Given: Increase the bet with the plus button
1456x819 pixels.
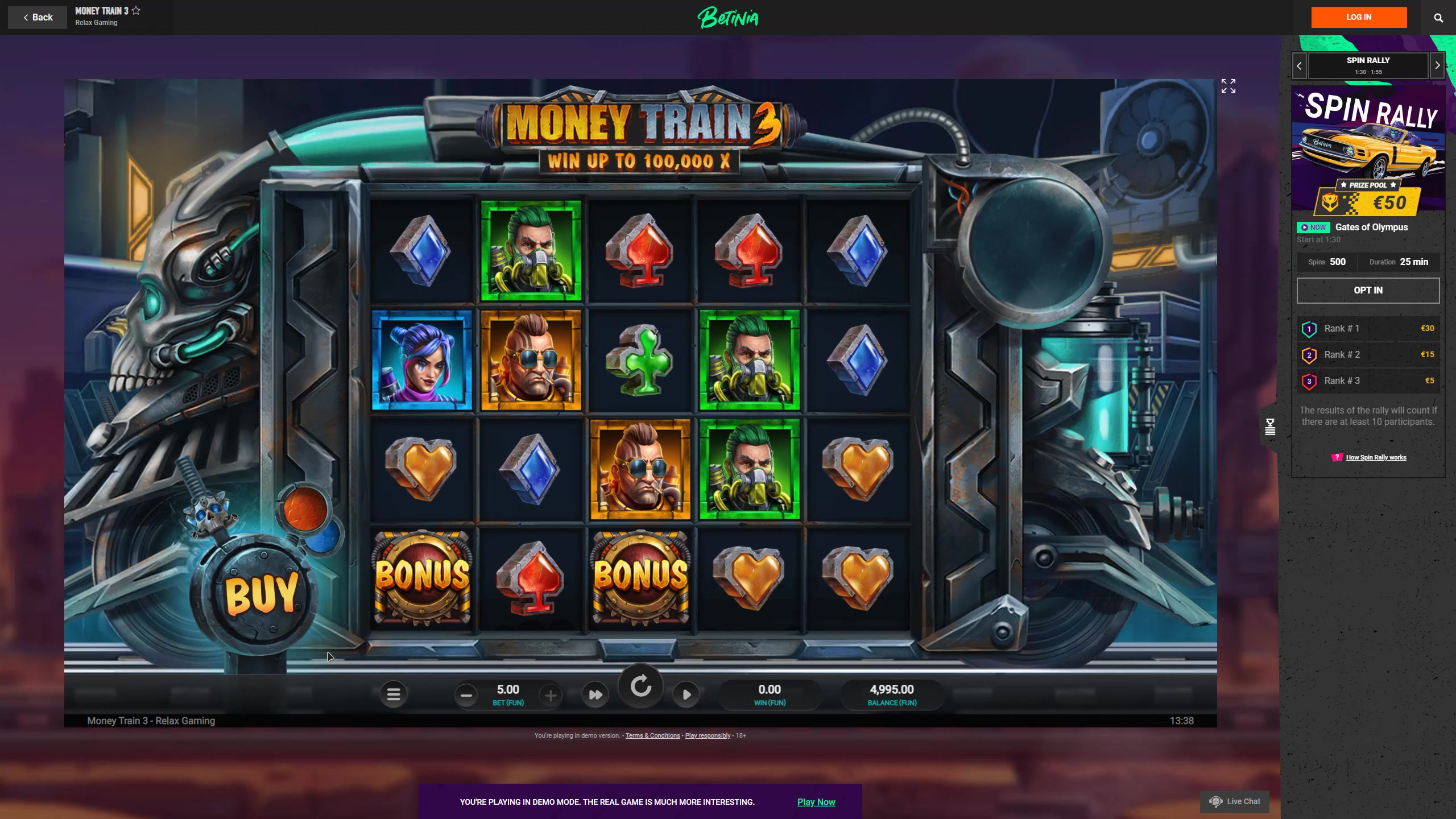Looking at the screenshot, I should pyautogui.click(x=550, y=695).
